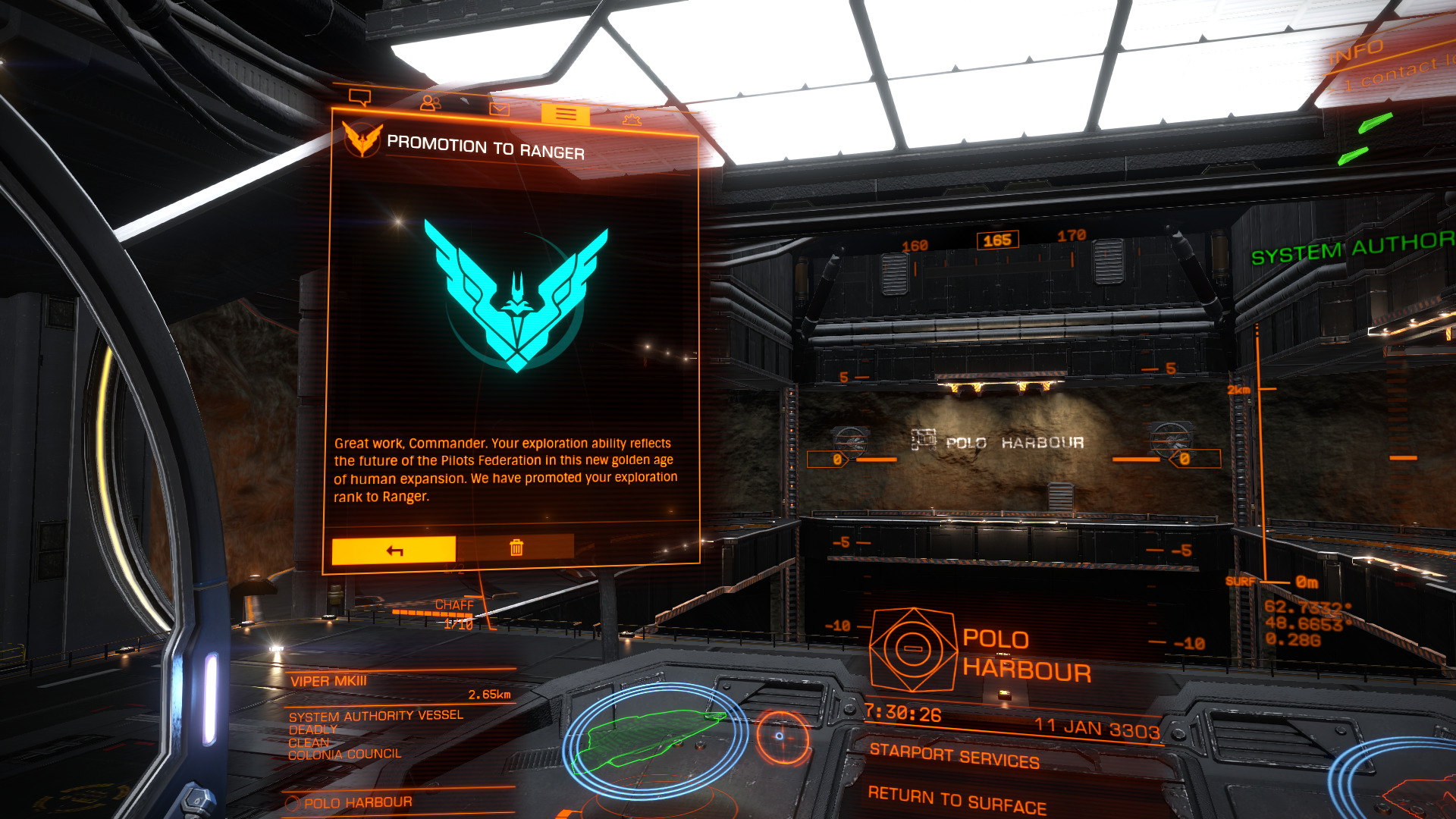The width and height of the screenshot is (1456, 819).
Task: Open Starport Services
Action: click(954, 756)
